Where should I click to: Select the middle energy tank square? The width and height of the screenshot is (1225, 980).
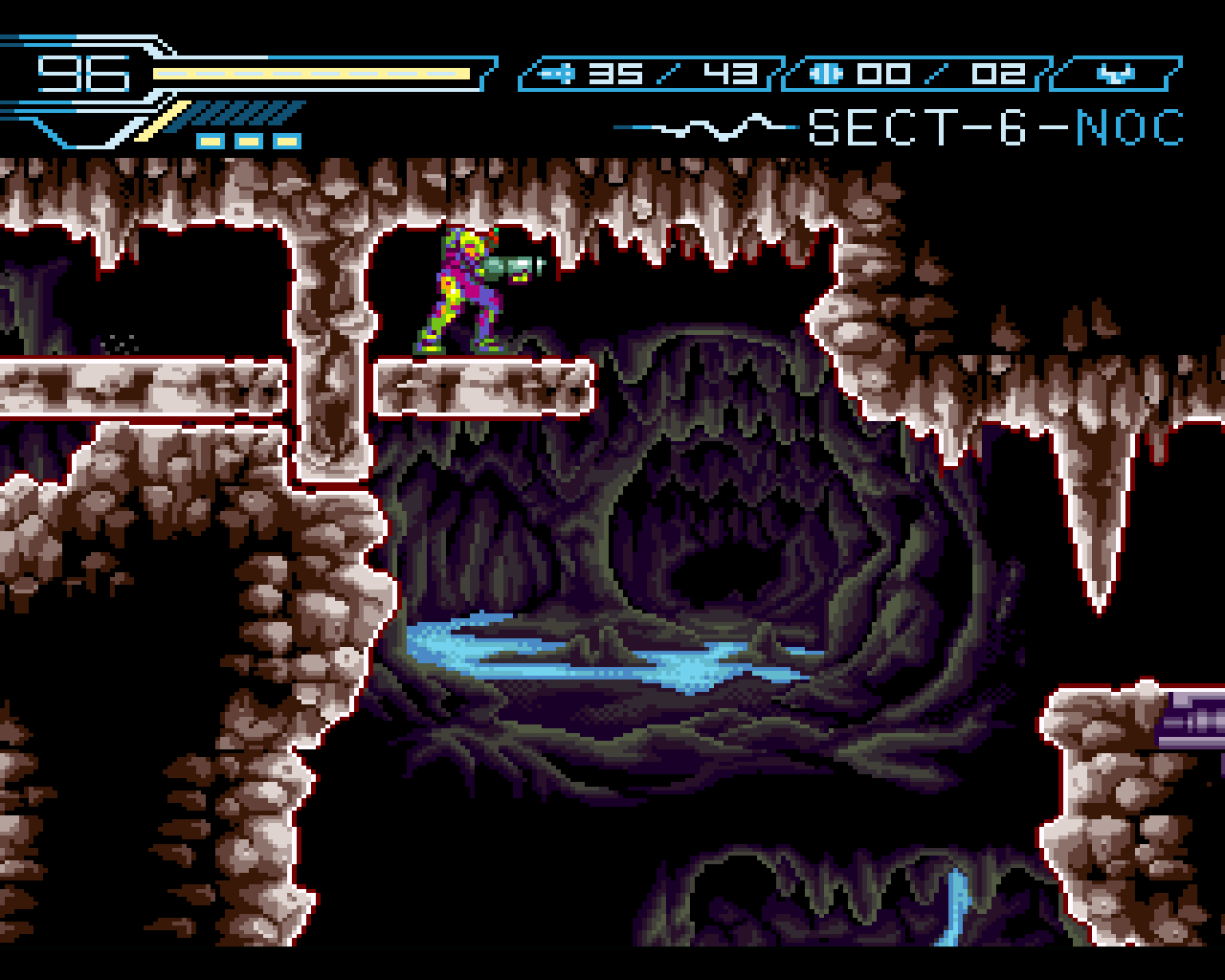point(249,141)
